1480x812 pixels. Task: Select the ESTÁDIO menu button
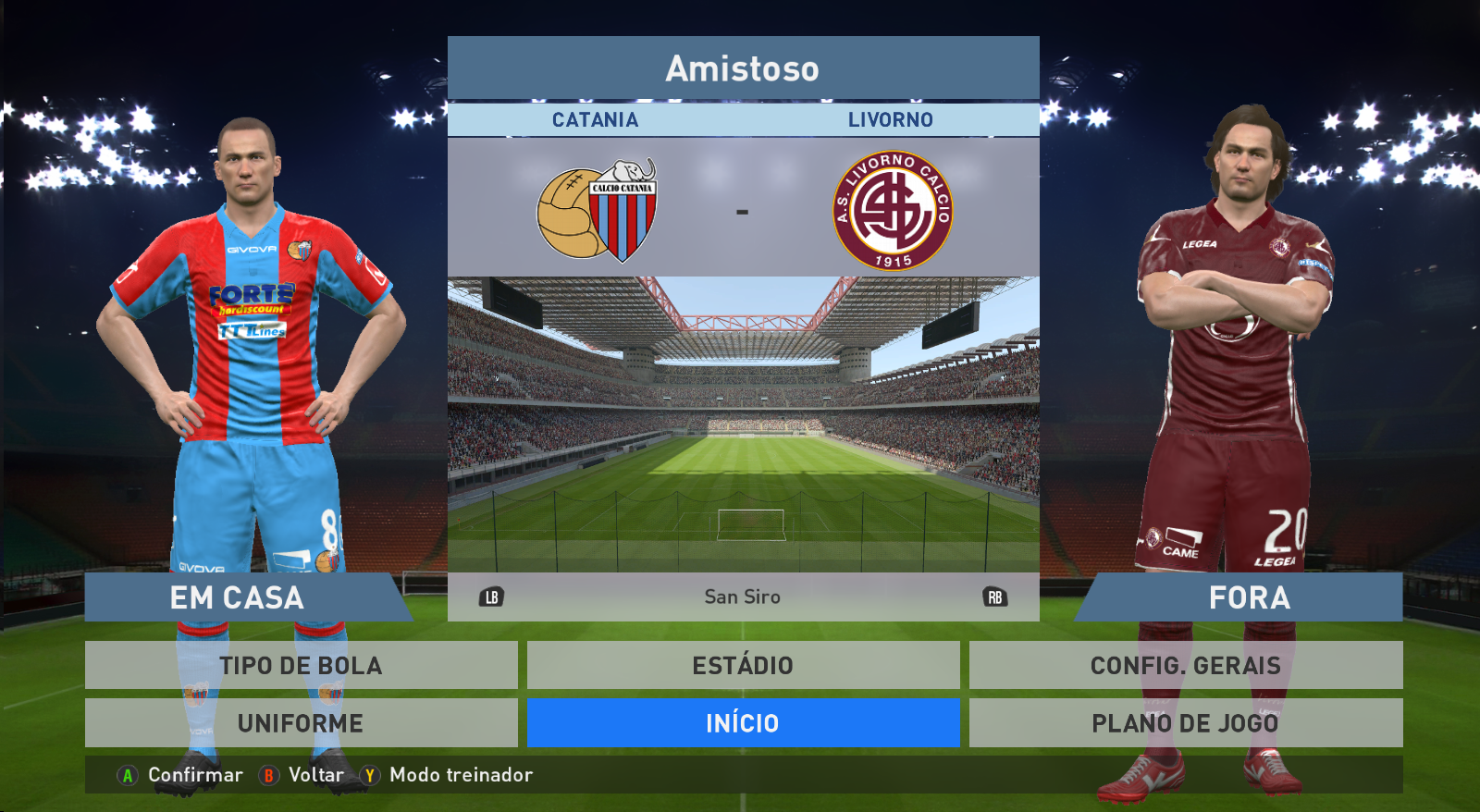click(x=743, y=665)
